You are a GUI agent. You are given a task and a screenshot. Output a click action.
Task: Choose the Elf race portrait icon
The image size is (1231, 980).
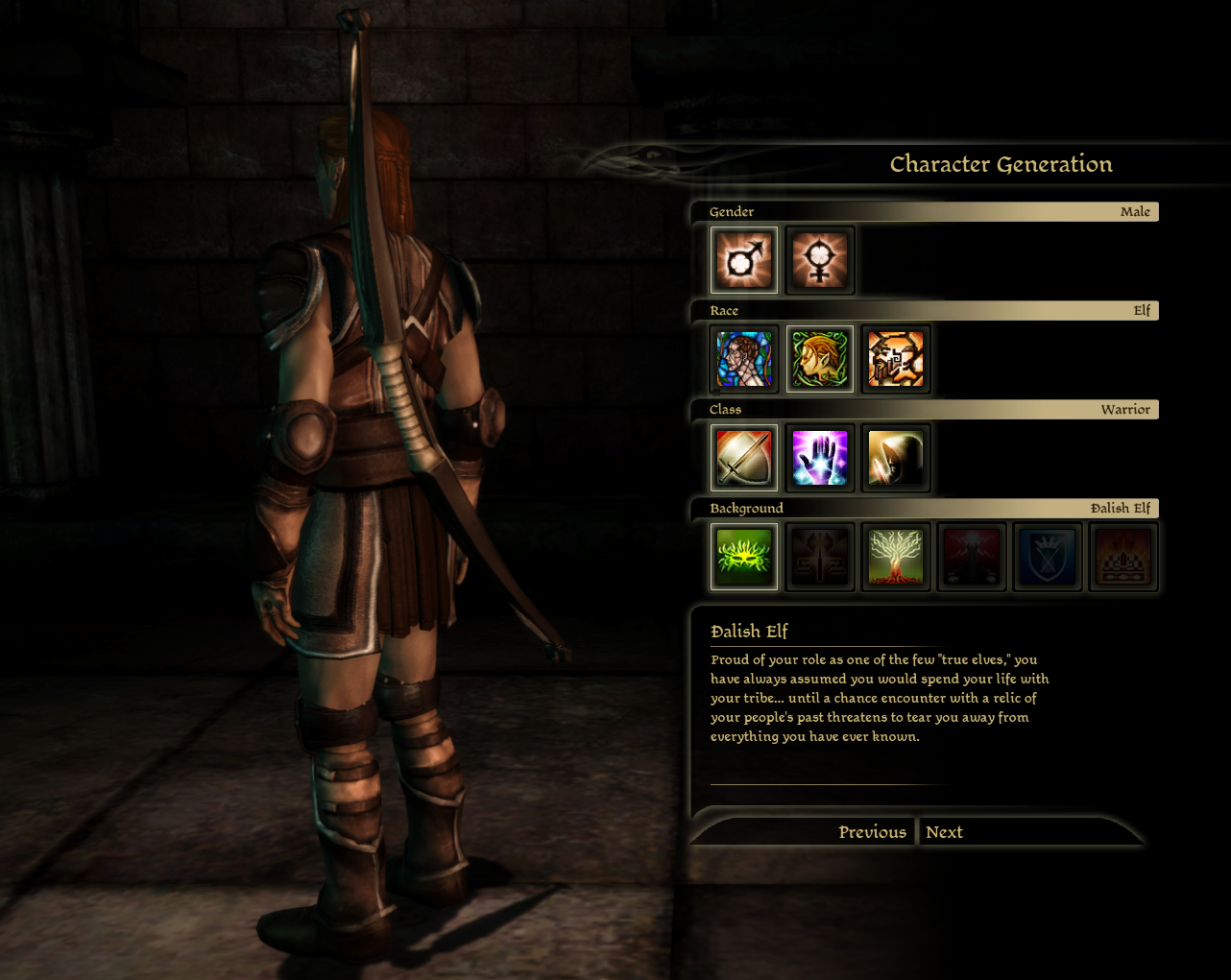coord(819,358)
